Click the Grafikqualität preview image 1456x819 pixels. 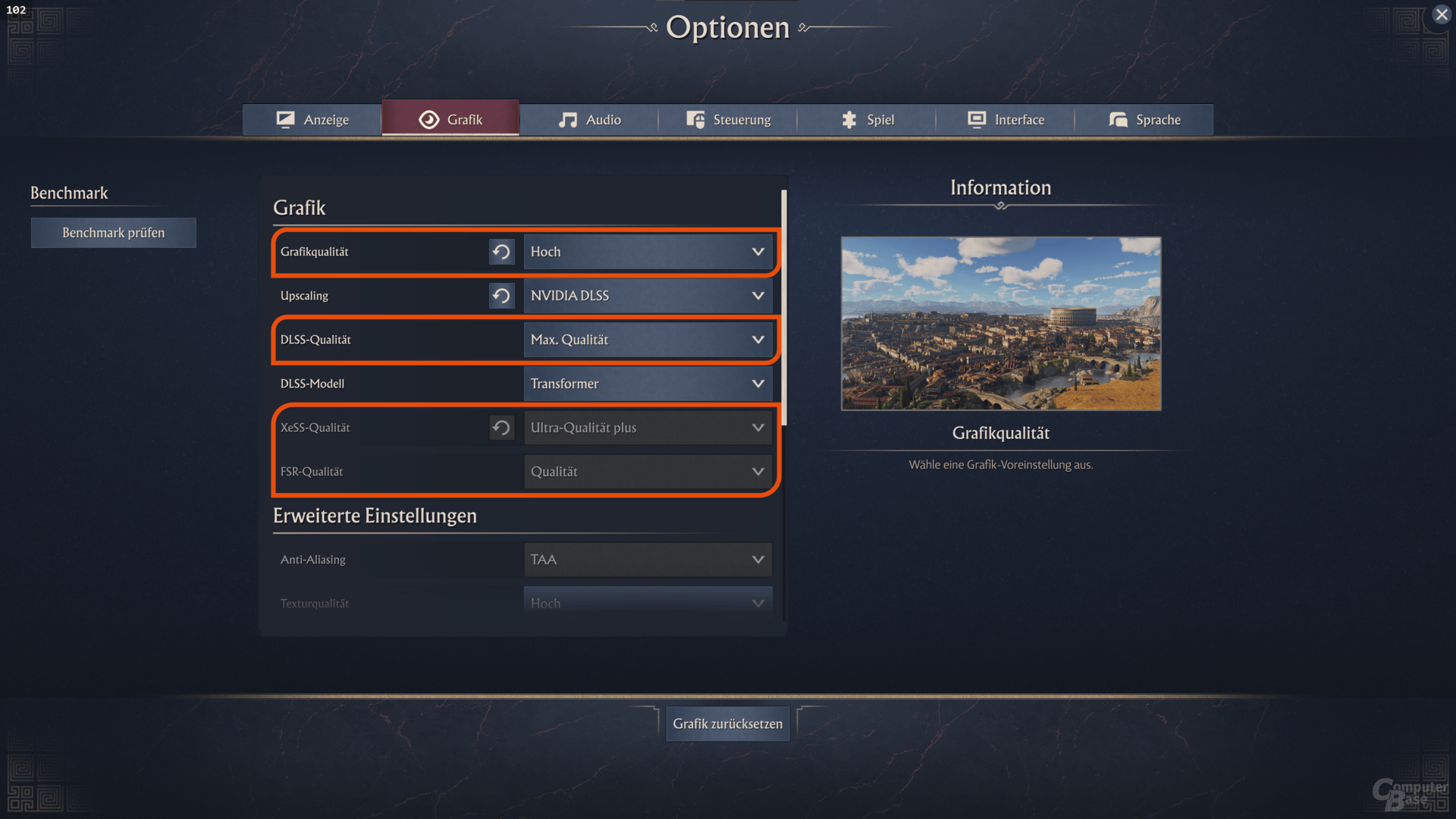[1001, 324]
